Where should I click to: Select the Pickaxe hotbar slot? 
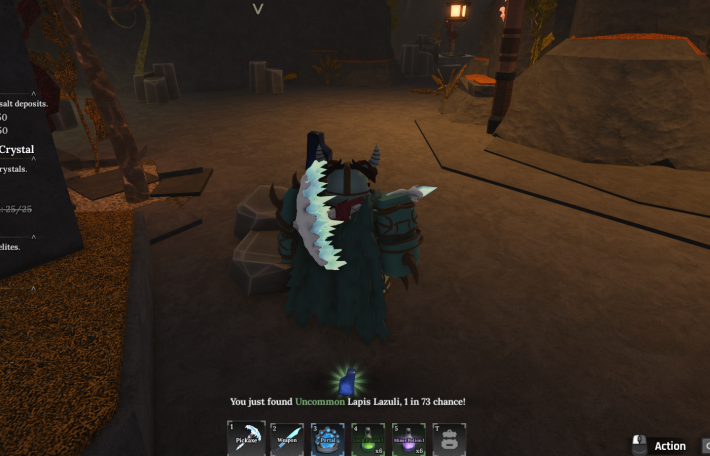coord(246,439)
